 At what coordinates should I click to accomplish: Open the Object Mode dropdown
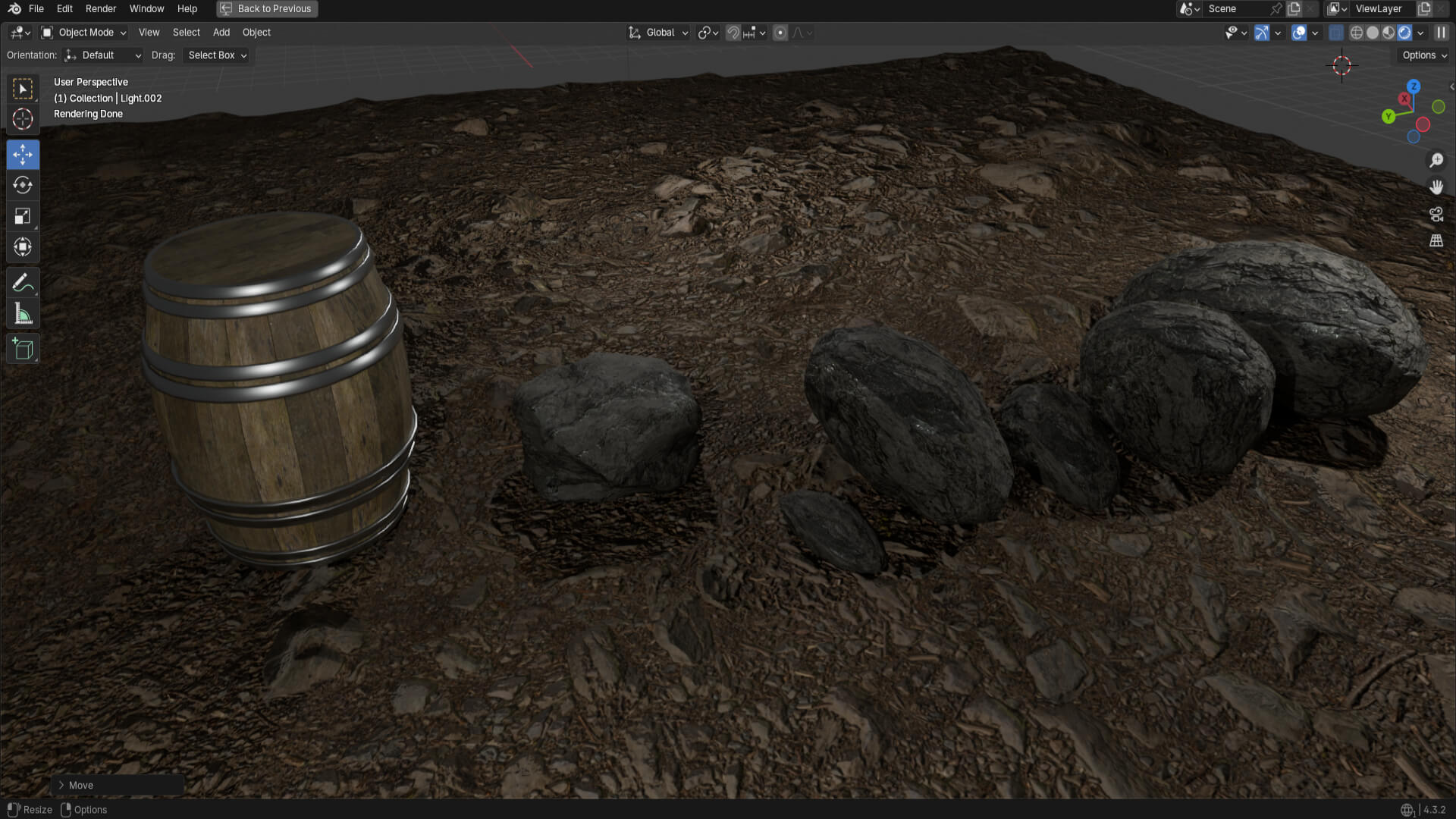(x=84, y=33)
